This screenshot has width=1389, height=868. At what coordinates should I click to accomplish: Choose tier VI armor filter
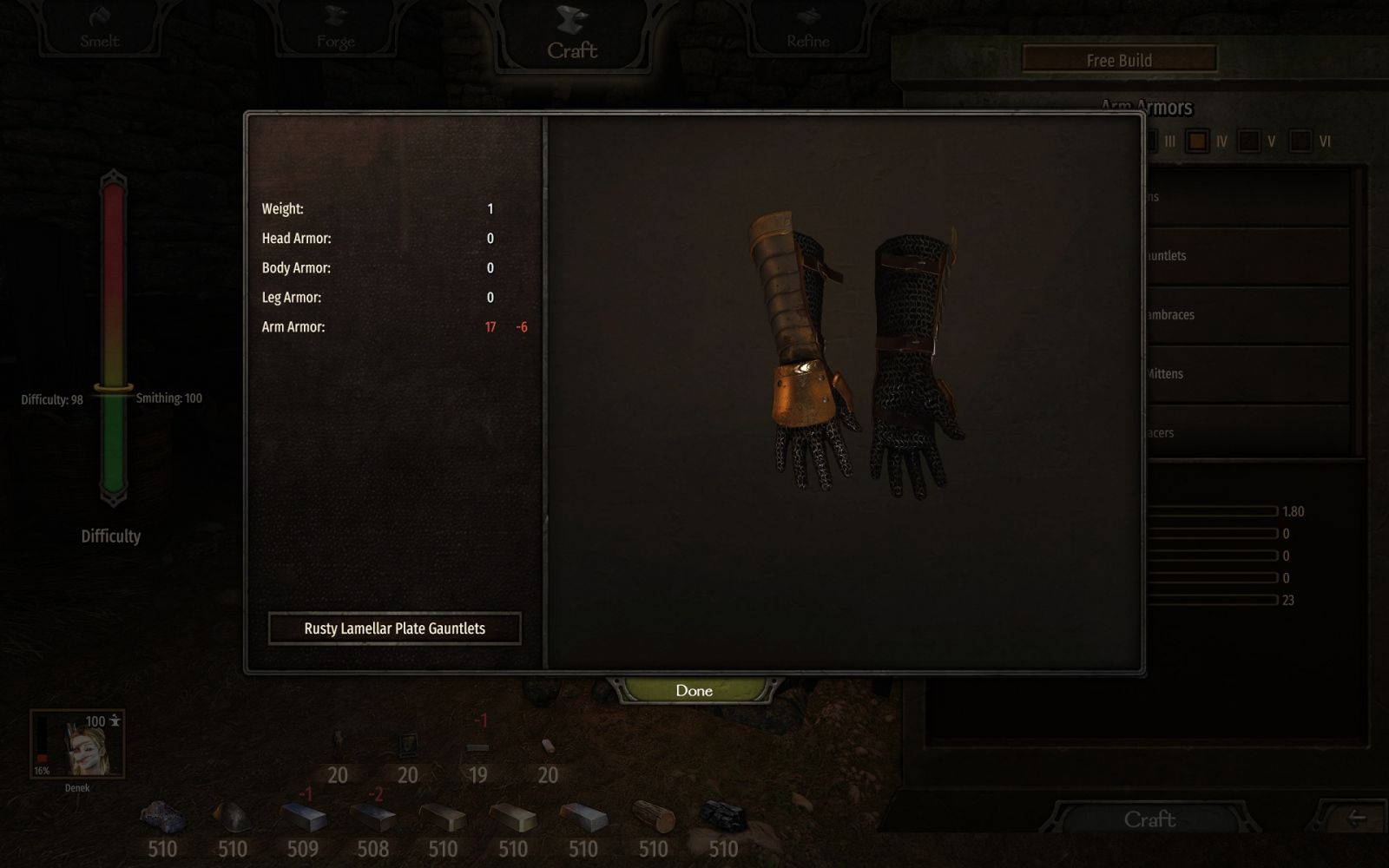(x=1300, y=141)
